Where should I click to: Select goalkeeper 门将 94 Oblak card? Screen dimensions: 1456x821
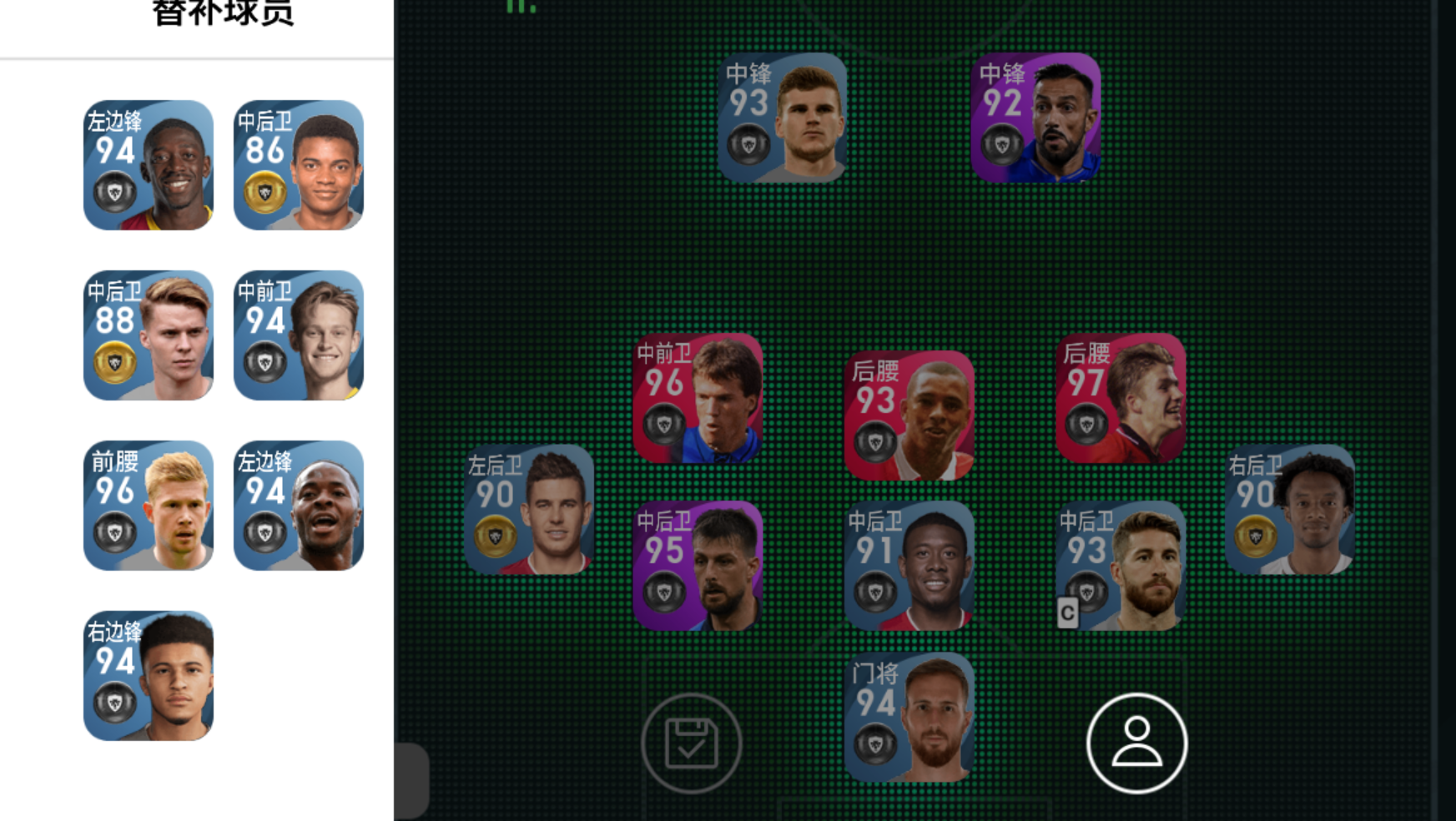coord(911,716)
